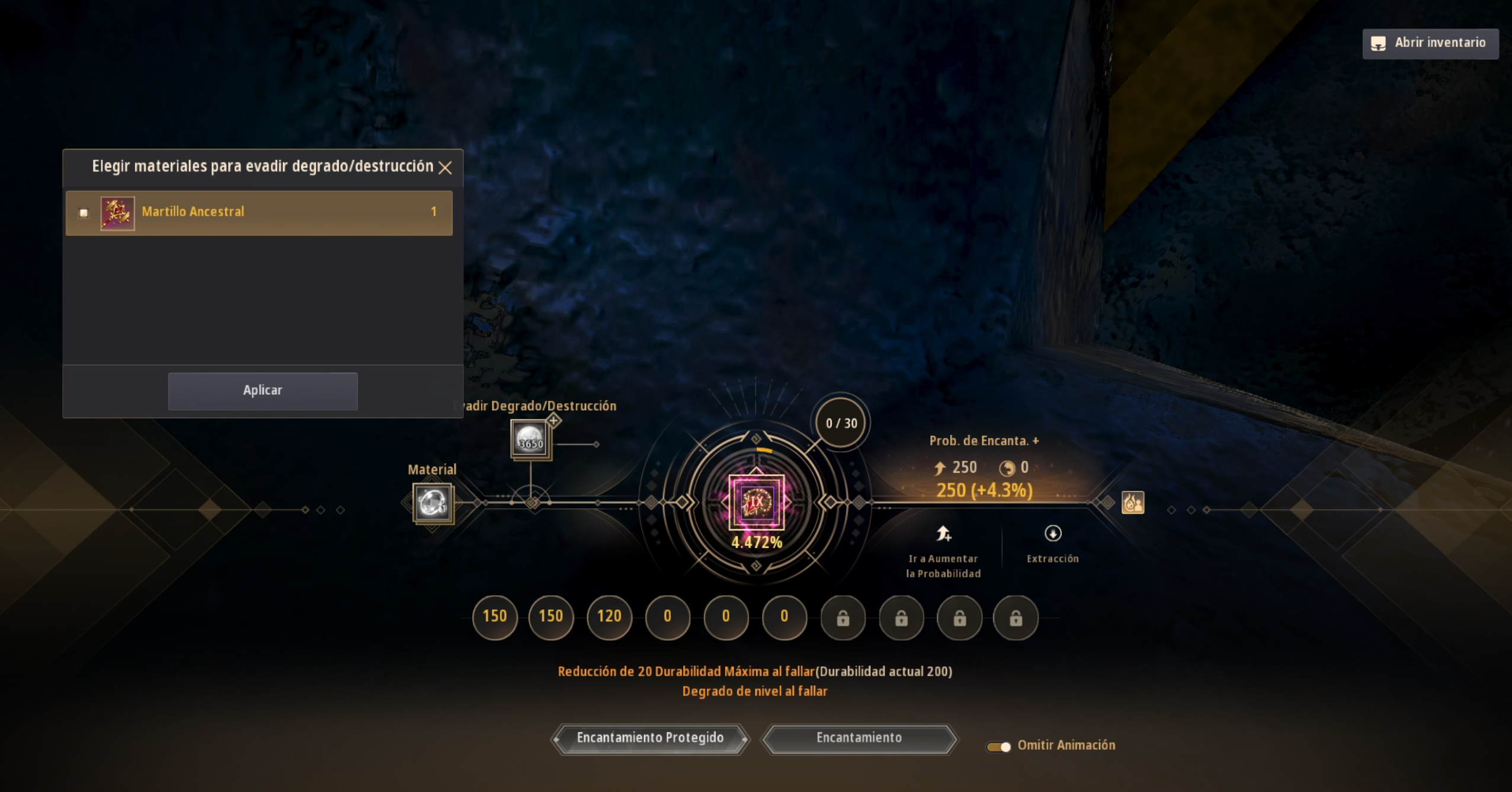Select the 120 stack slot
This screenshot has width=1512, height=792.
tap(609, 617)
